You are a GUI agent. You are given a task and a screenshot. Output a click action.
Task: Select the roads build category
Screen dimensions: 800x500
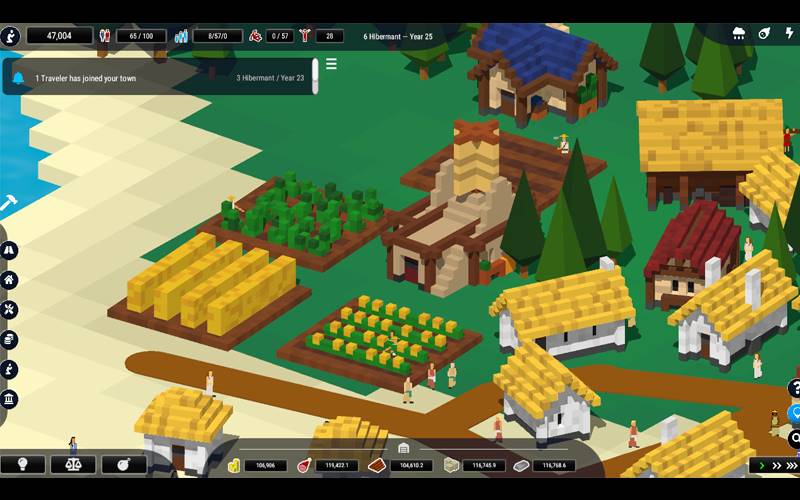point(9,250)
